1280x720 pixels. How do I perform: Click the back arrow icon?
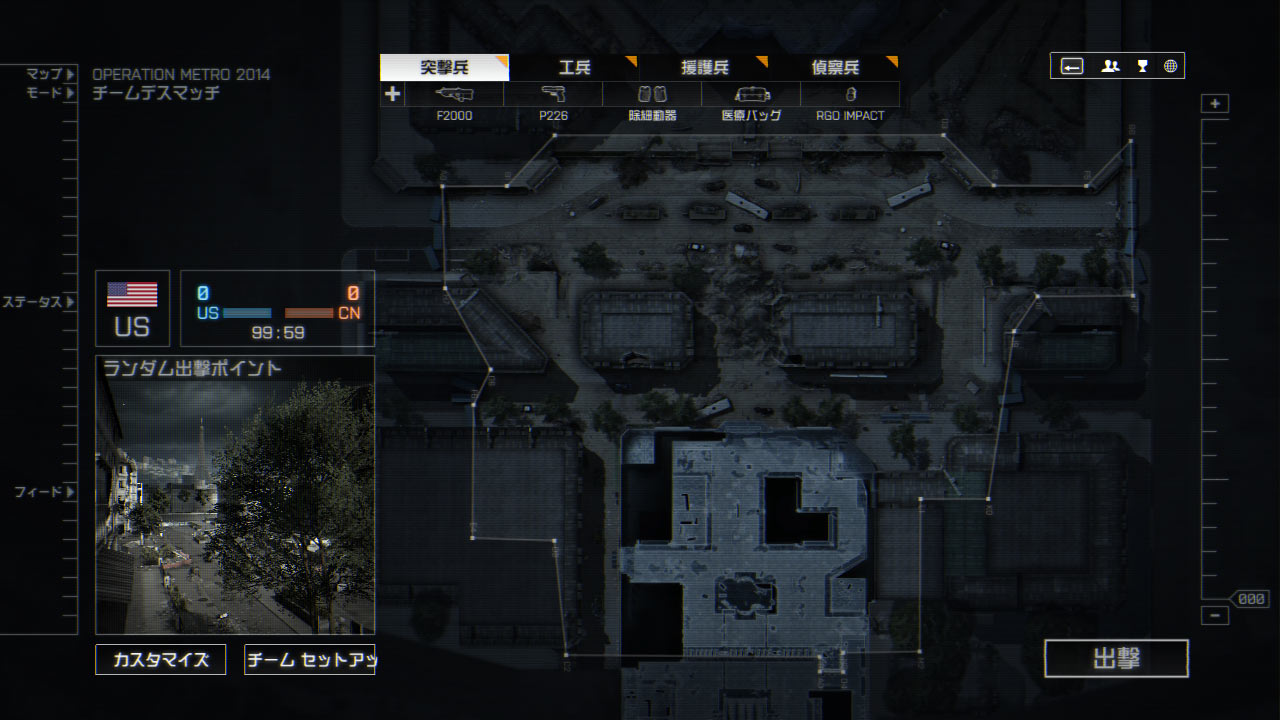1071,66
